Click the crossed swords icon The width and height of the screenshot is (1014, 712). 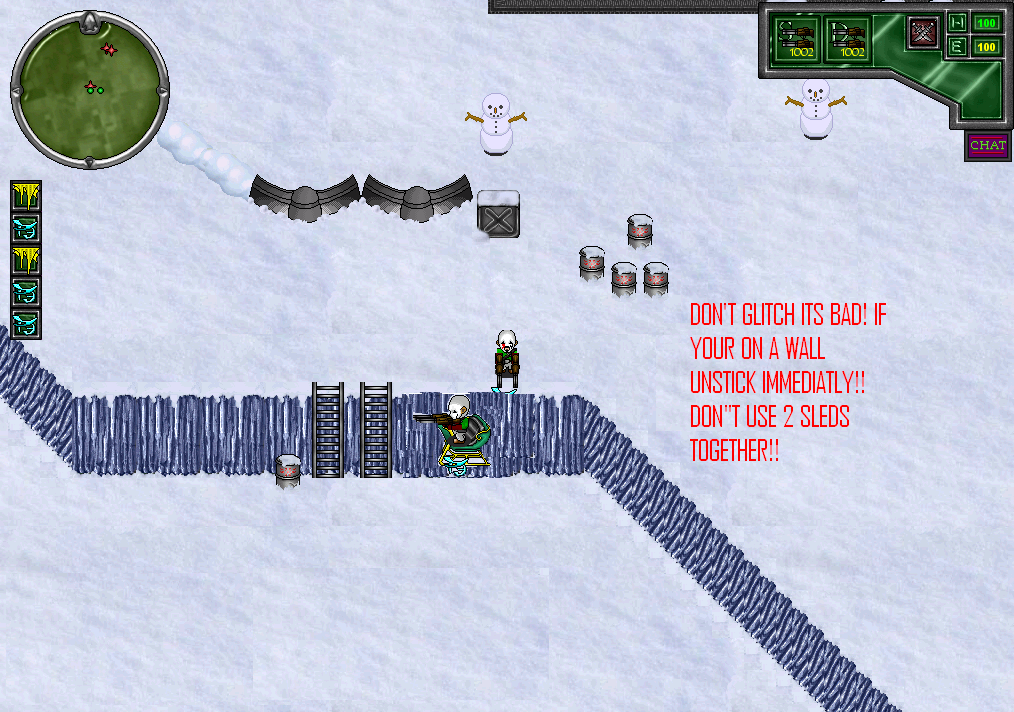tap(923, 32)
